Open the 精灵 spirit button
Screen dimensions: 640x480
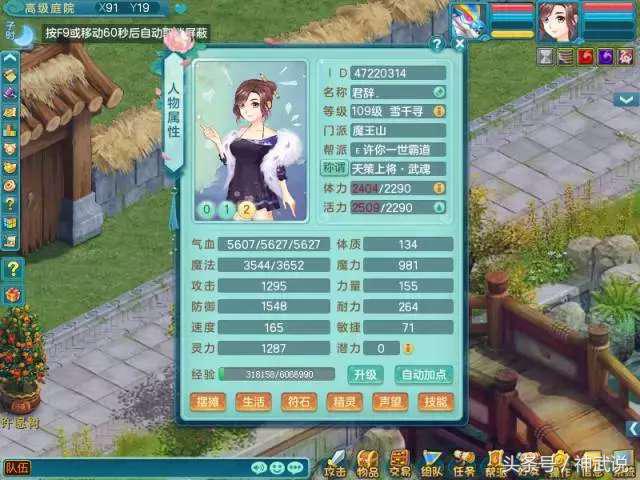point(345,402)
